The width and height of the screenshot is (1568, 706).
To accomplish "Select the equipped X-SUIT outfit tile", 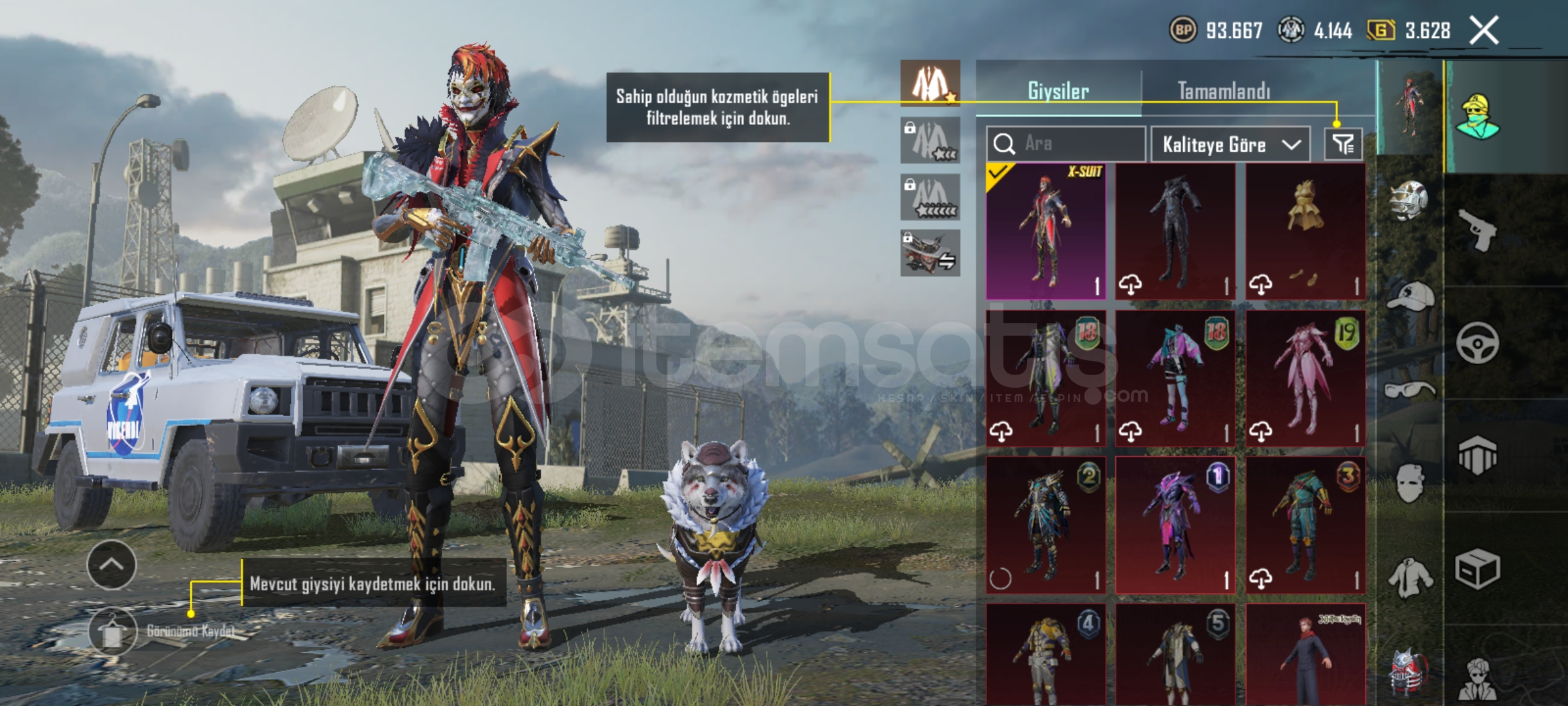I will (x=1045, y=231).
